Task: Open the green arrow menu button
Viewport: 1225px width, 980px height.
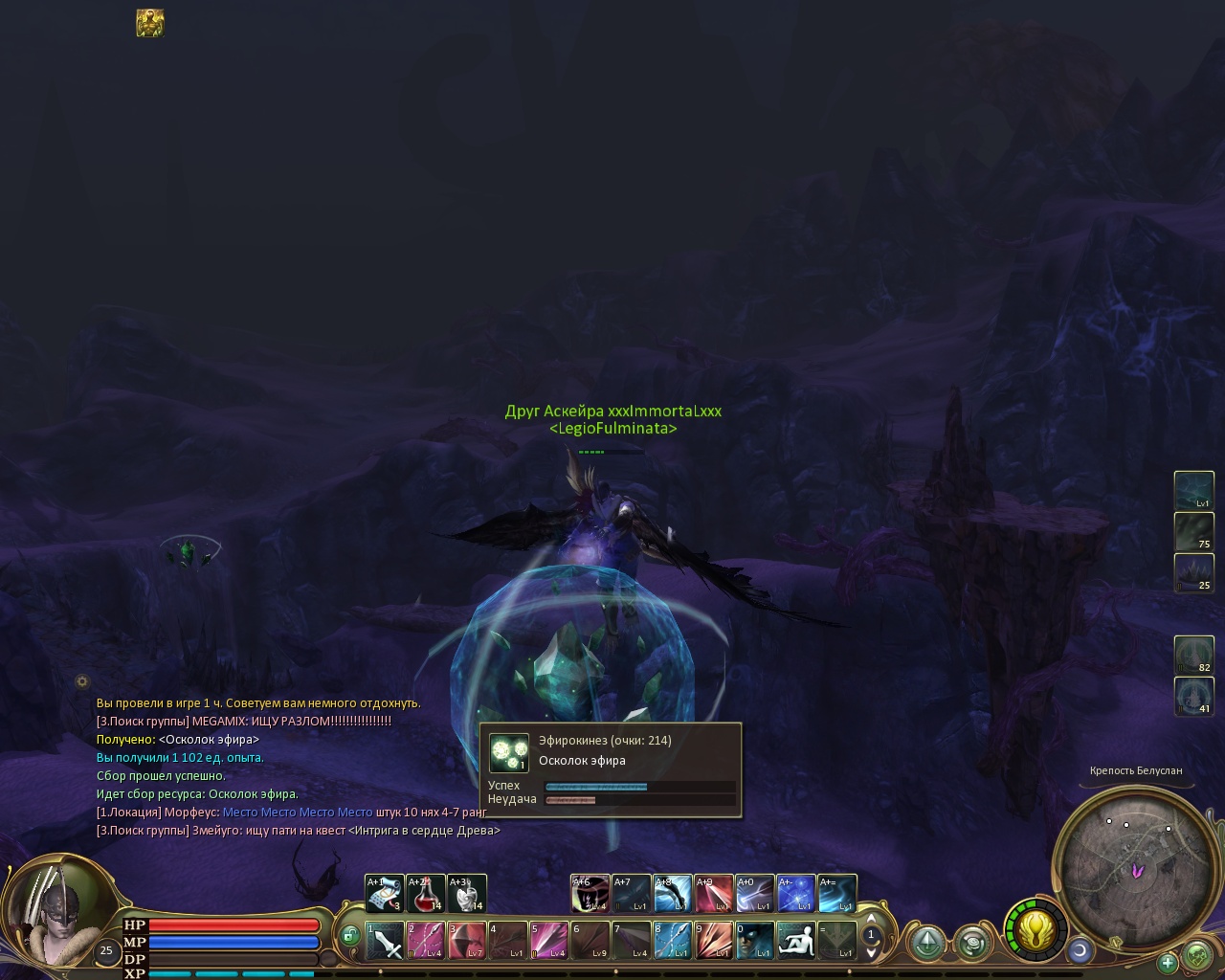Action: pyautogui.click(x=927, y=944)
